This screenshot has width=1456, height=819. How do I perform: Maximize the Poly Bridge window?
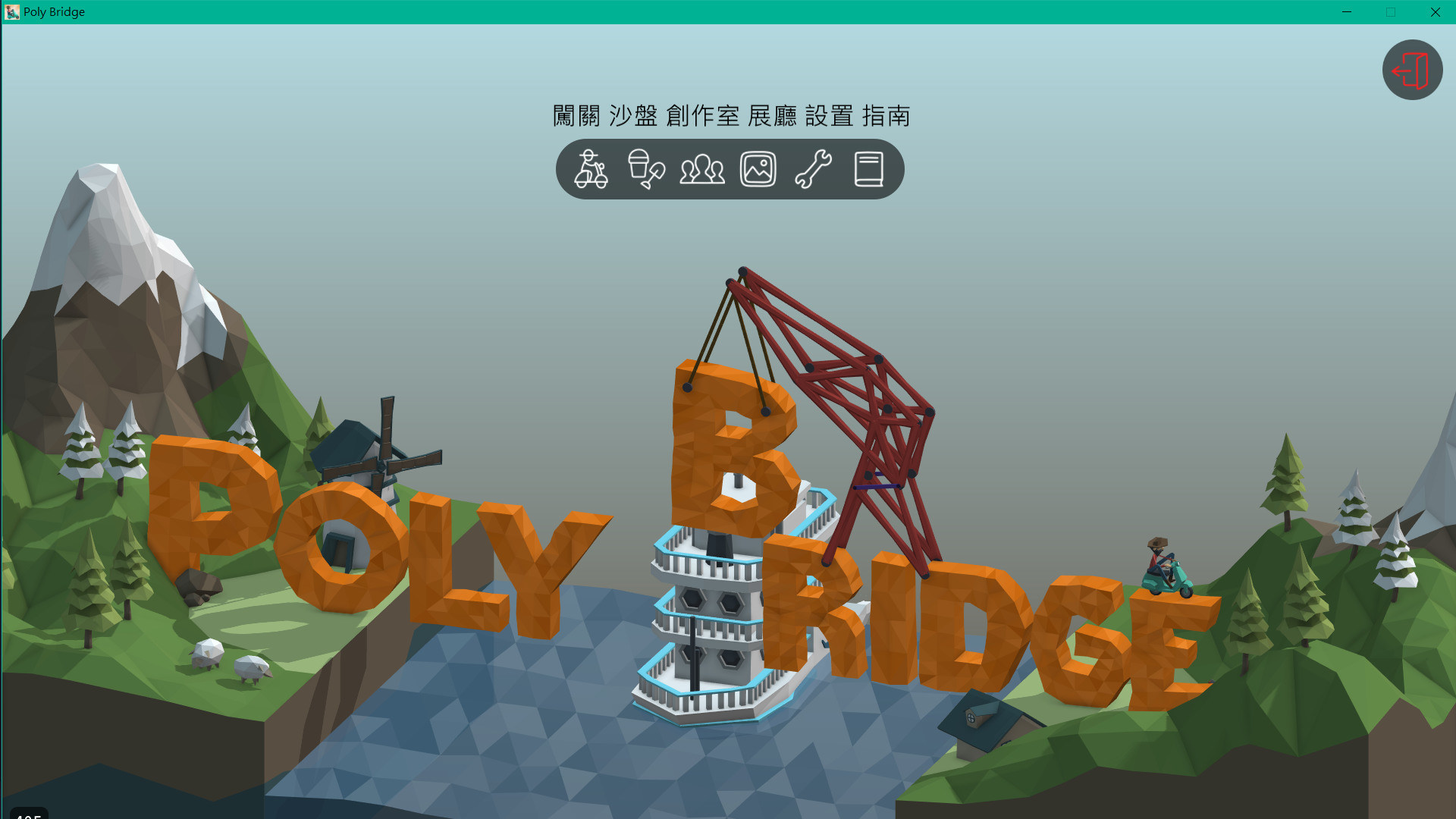point(1390,11)
